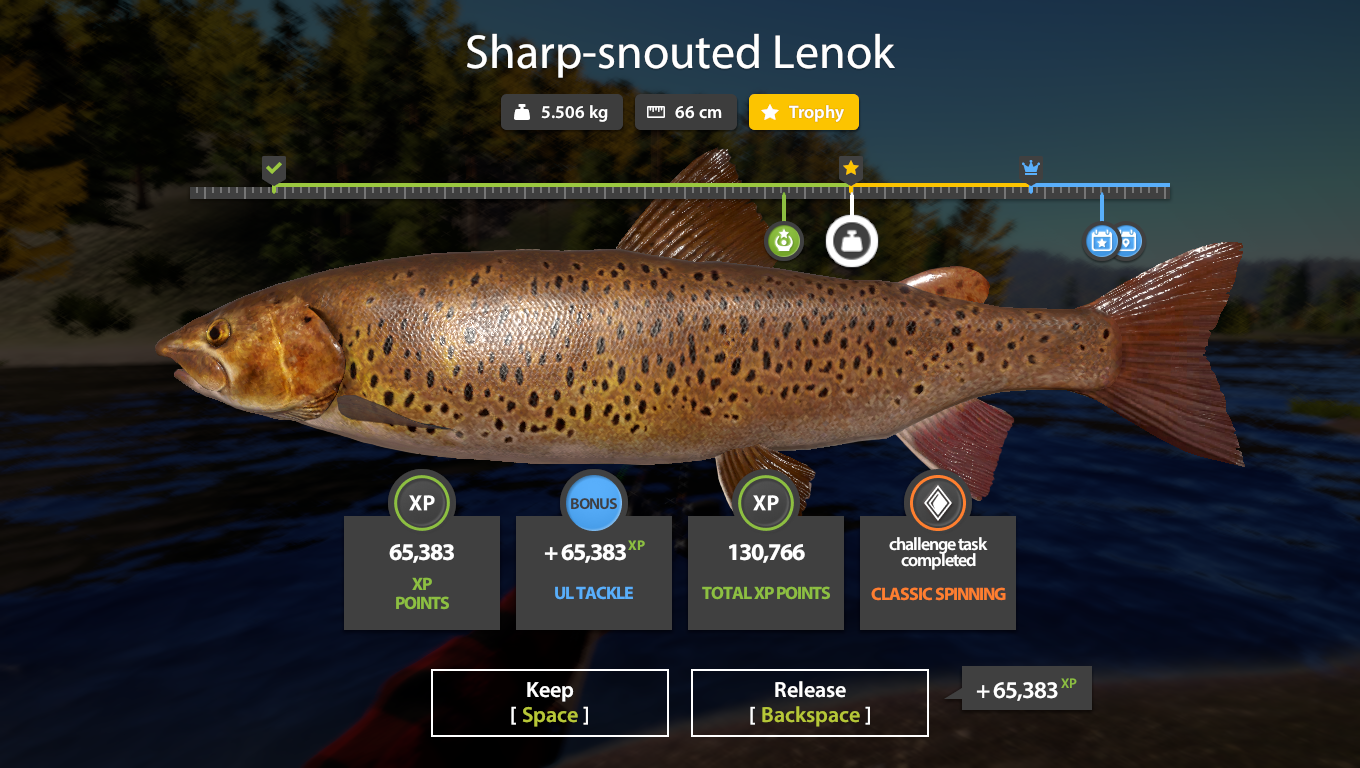Toggle the green checkmark marker on the ruler
1360x768 pixels.
[x=274, y=168]
